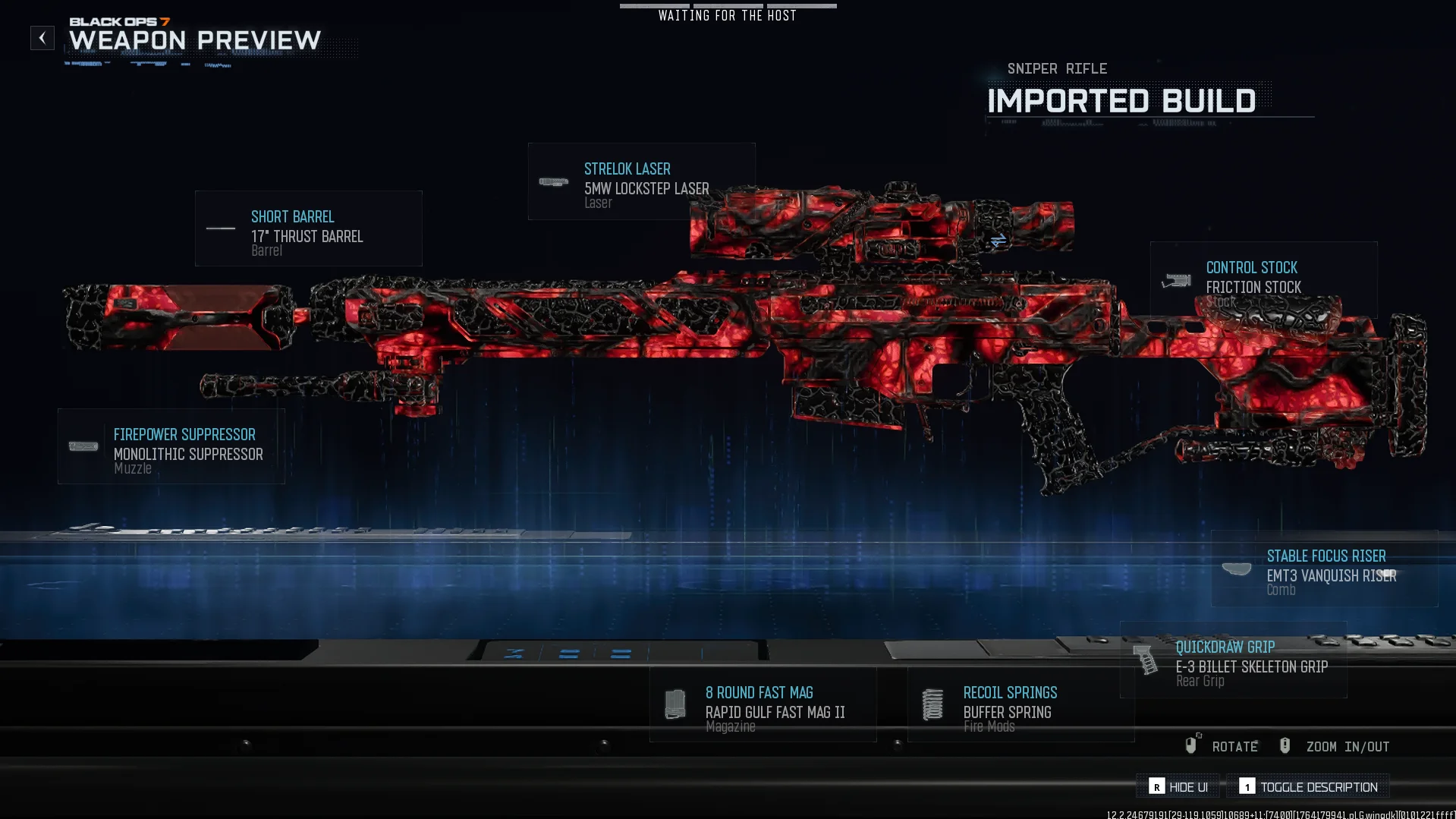Open the Quickdraw Grip rear grip slot
Screen dimensions: 1456x819
(x=1234, y=660)
